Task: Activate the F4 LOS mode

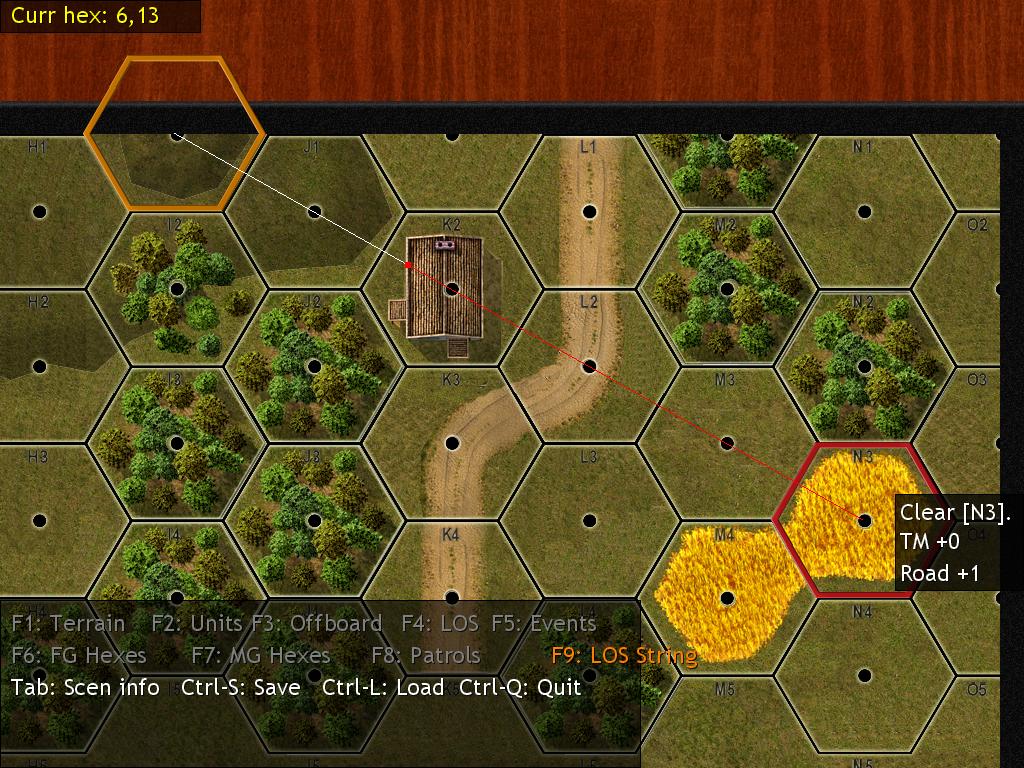Action: tap(440, 624)
